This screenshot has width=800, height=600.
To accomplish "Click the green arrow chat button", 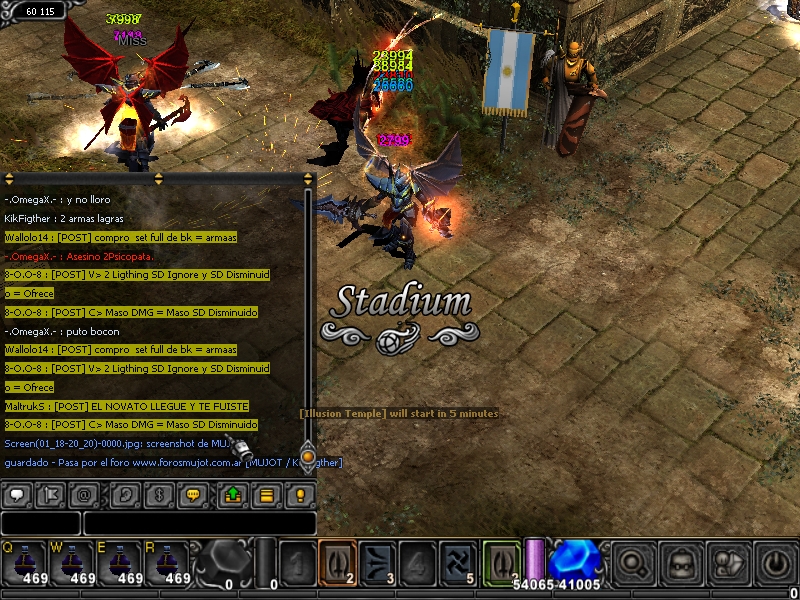I will [x=232, y=494].
